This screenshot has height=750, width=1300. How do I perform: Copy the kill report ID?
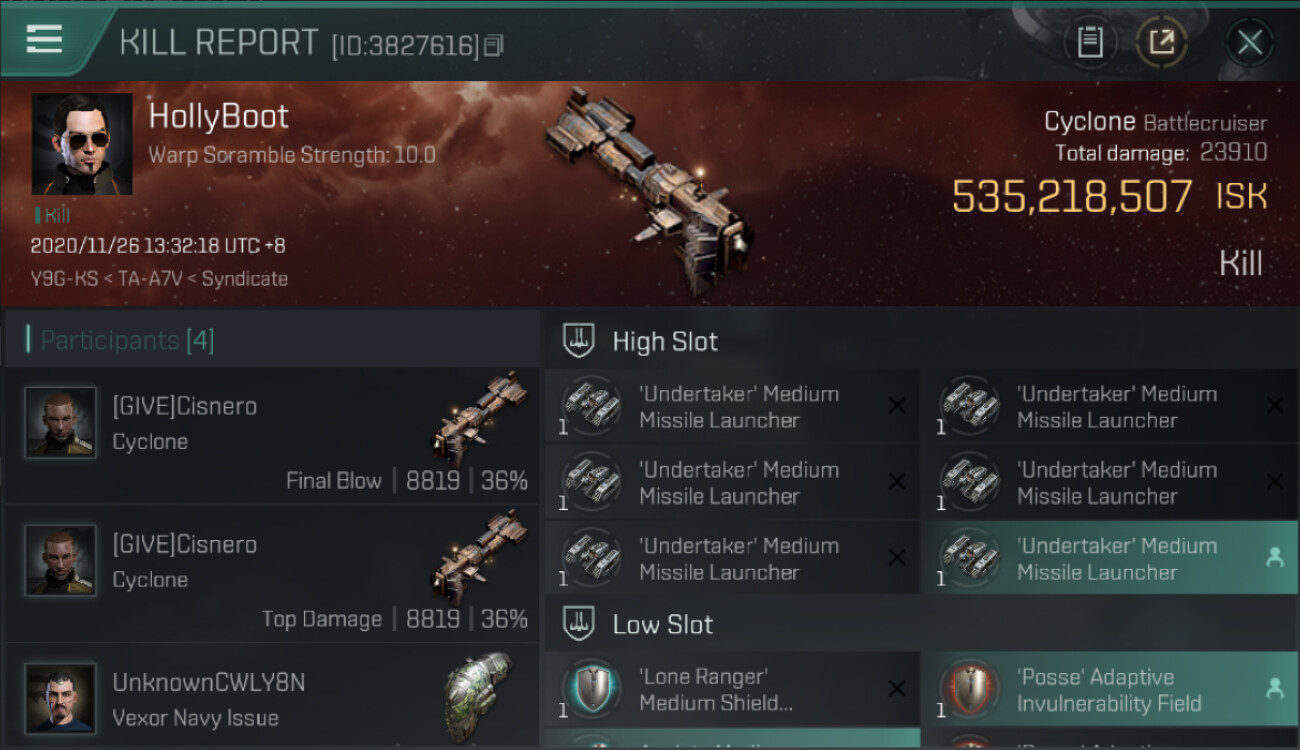493,45
